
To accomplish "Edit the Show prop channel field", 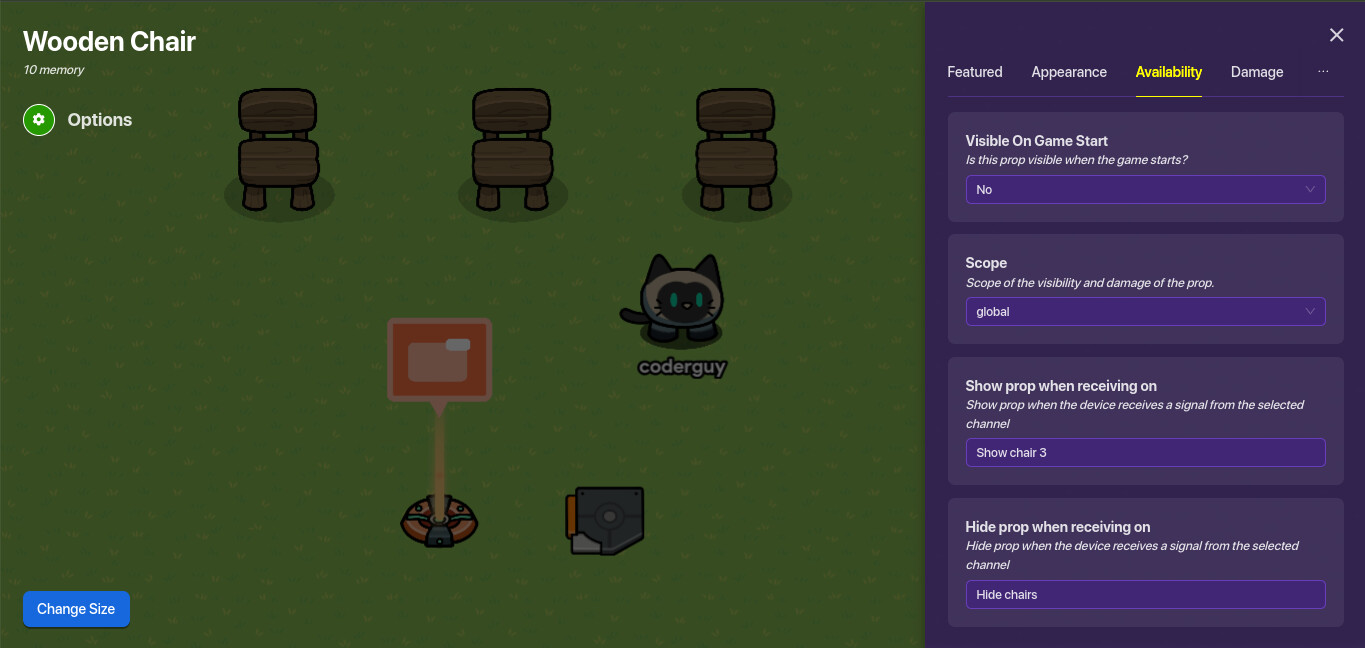I will coord(1145,453).
